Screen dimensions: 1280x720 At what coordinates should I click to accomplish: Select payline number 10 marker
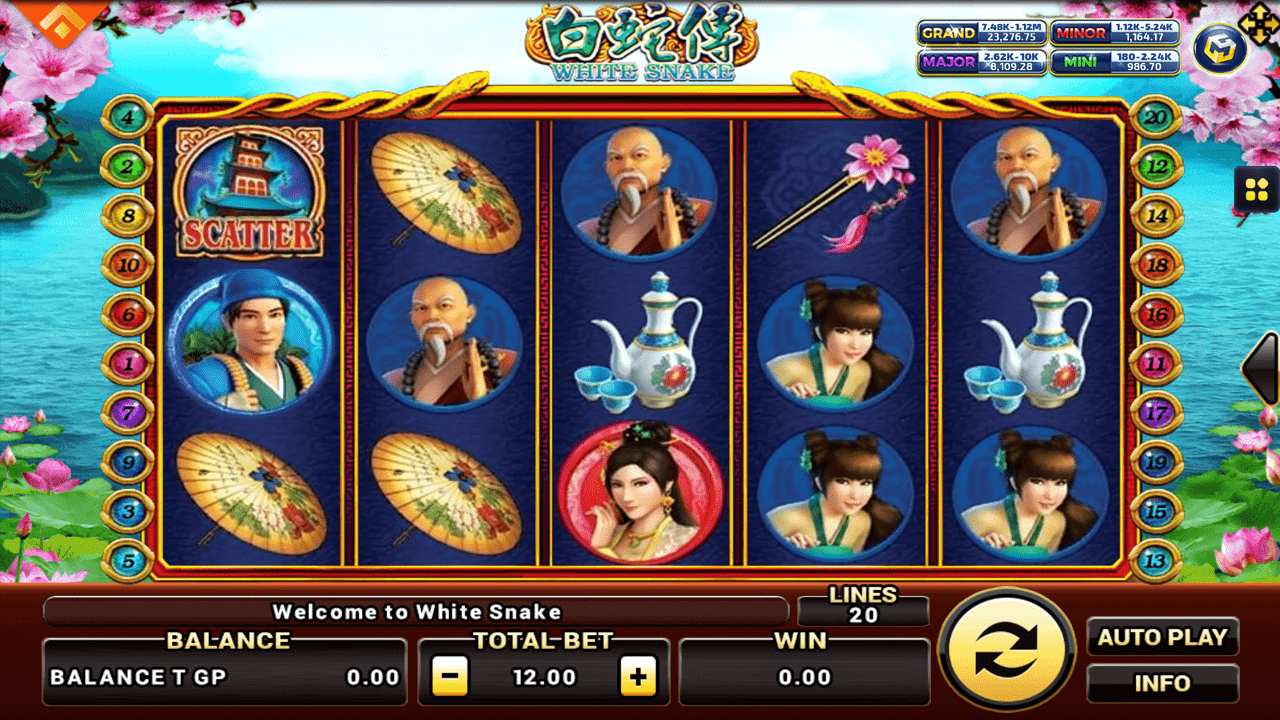click(128, 266)
